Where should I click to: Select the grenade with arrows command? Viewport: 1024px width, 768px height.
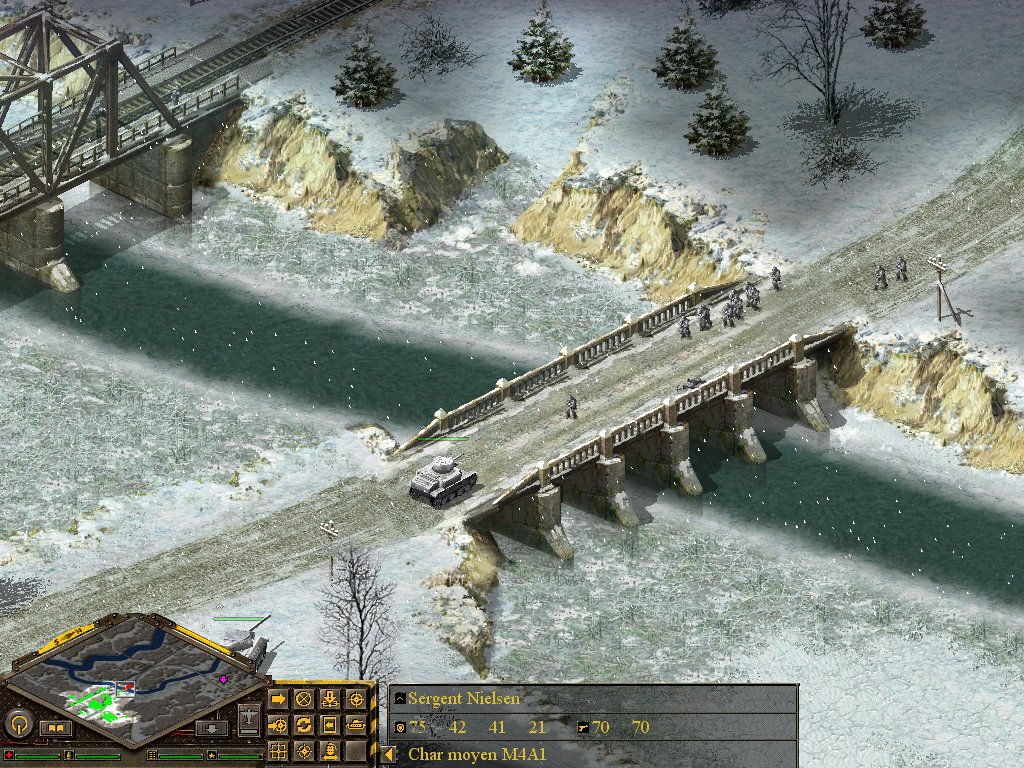pyautogui.click(x=329, y=749)
